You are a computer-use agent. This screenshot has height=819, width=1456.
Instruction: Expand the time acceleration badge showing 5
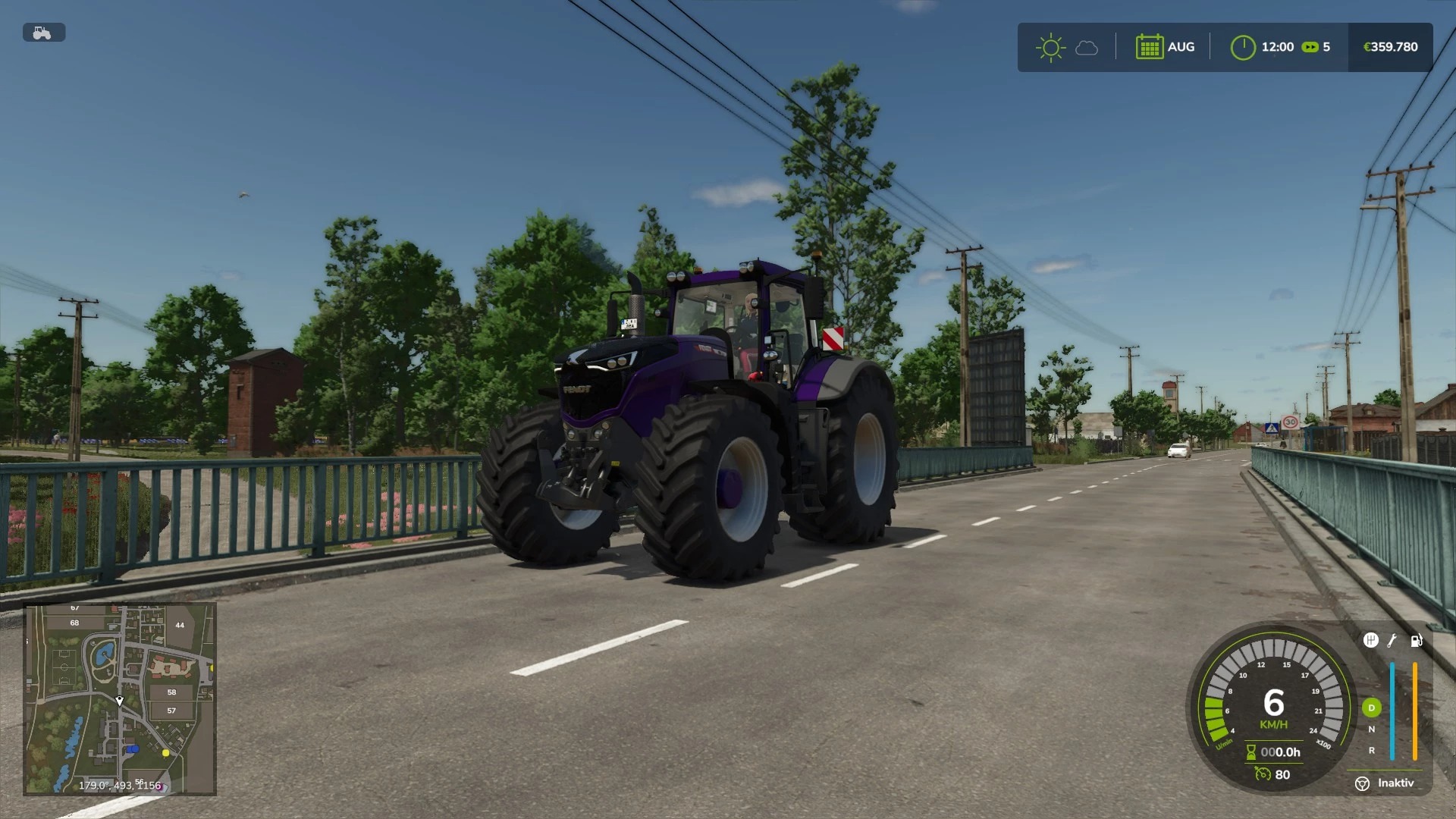[1316, 46]
